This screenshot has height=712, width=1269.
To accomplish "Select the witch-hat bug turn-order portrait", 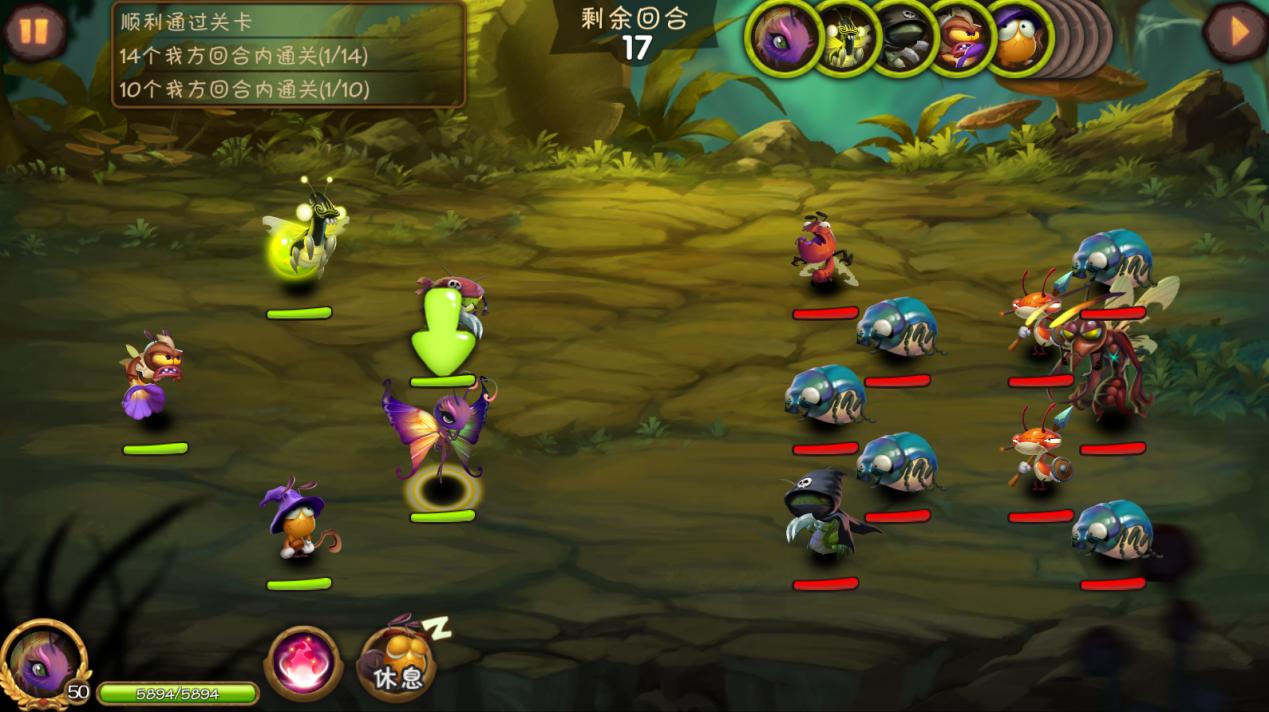I will [x=1019, y=38].
